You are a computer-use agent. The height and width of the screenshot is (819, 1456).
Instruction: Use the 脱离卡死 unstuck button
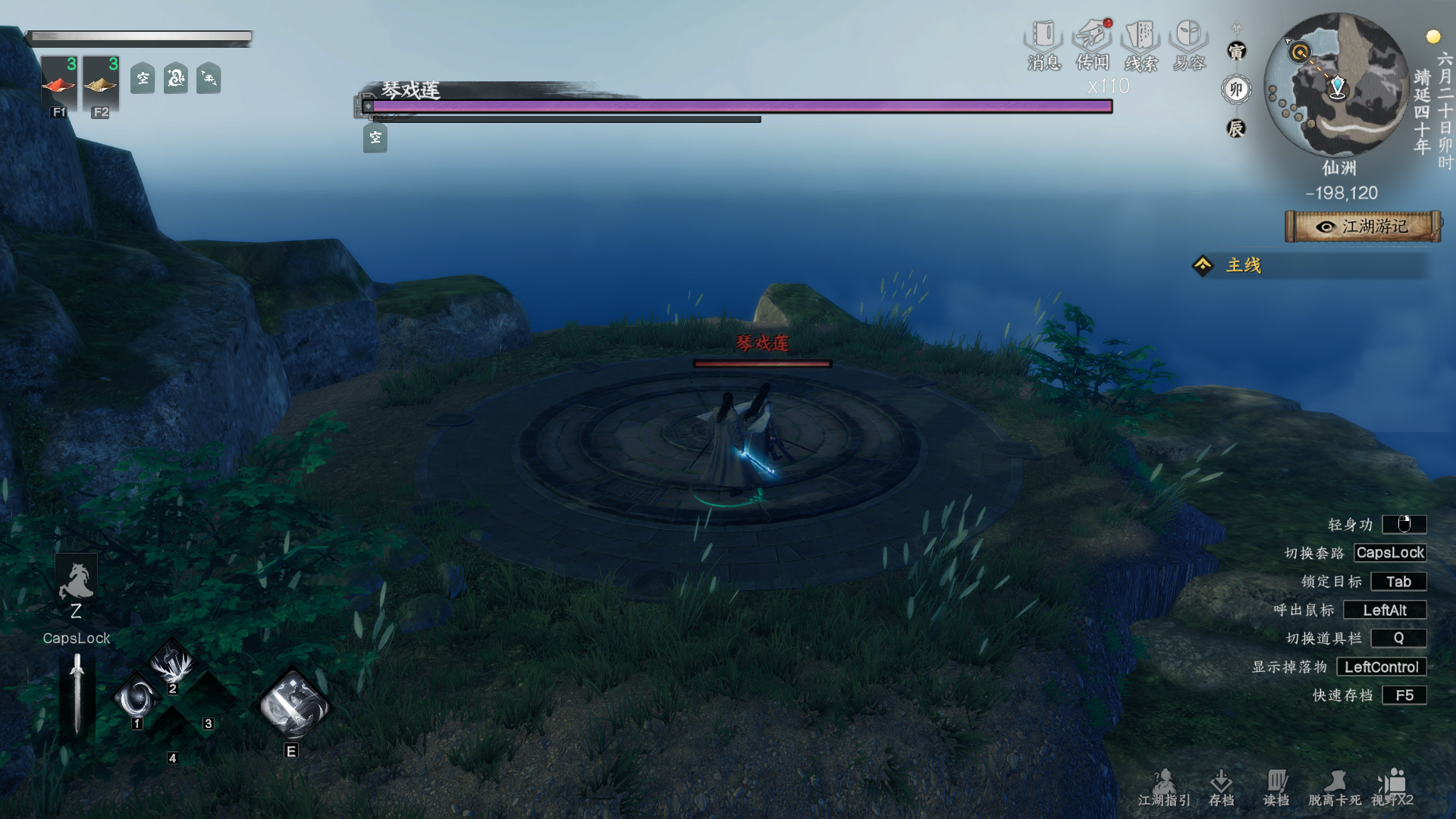[x=1335, y=788]
